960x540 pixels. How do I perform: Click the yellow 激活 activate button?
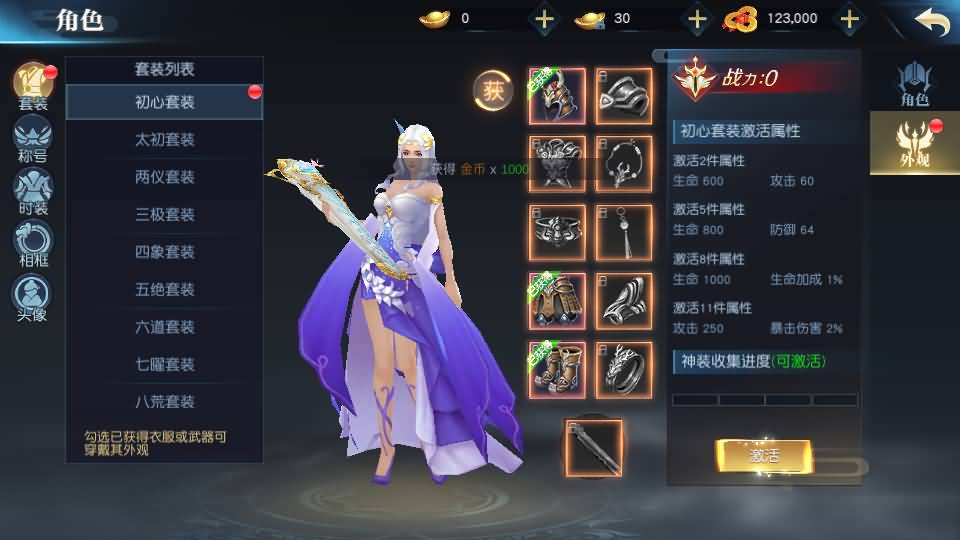tap(763, 455)
